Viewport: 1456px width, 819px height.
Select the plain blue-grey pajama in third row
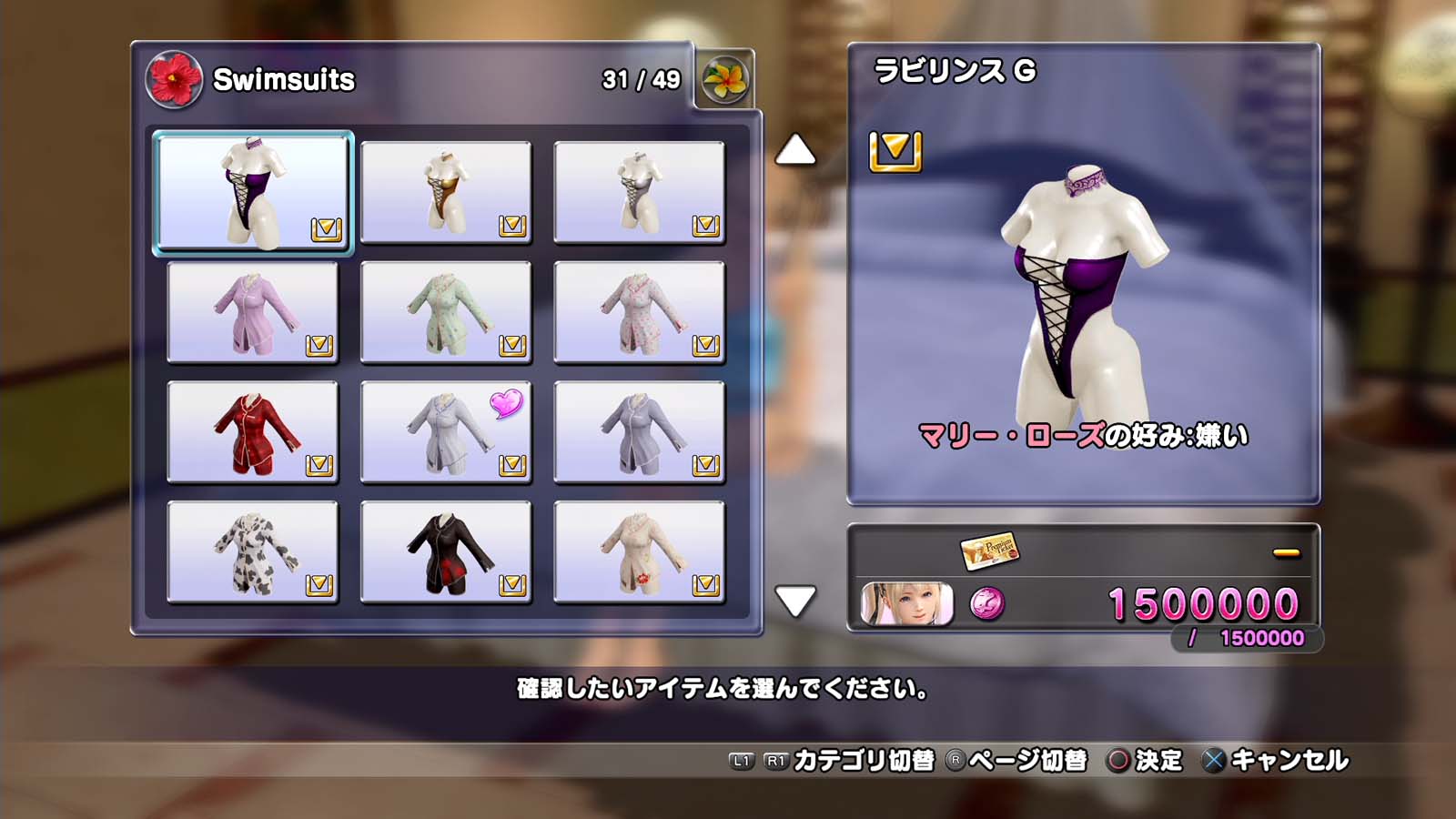(639, 432)
